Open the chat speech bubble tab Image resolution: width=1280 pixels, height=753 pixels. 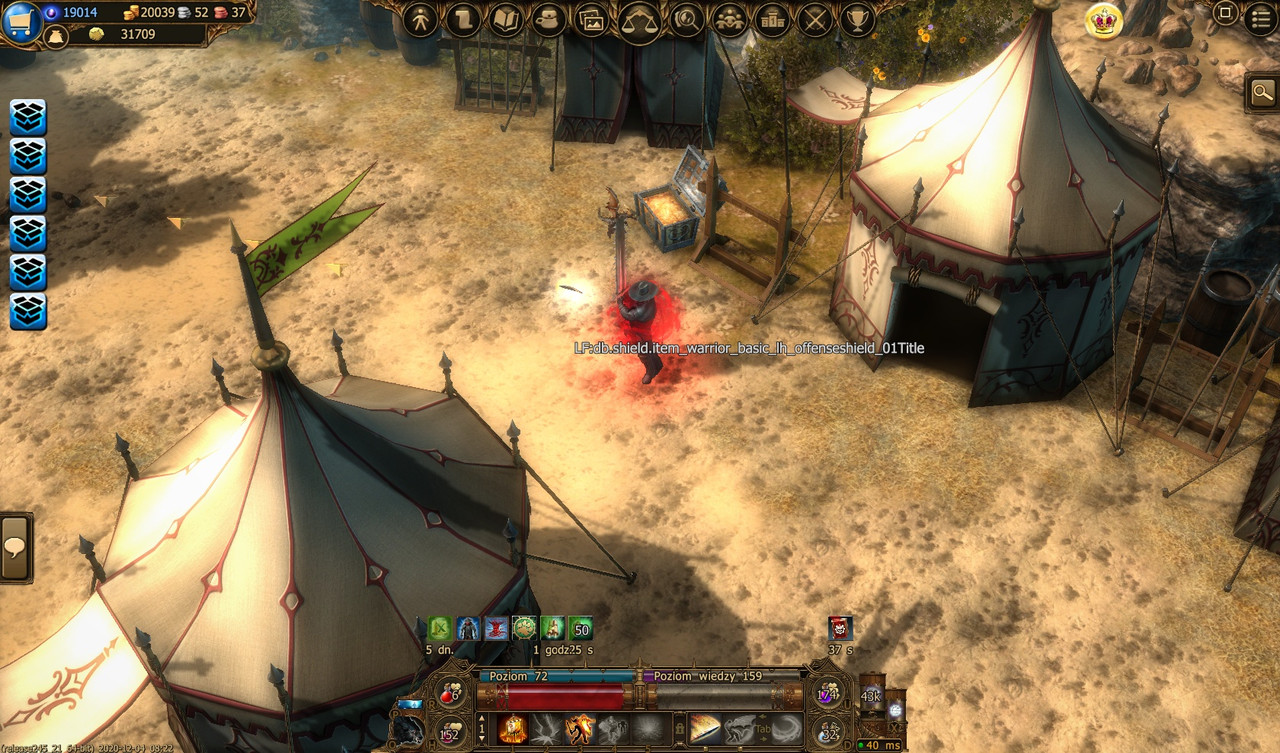pos(15,547)
